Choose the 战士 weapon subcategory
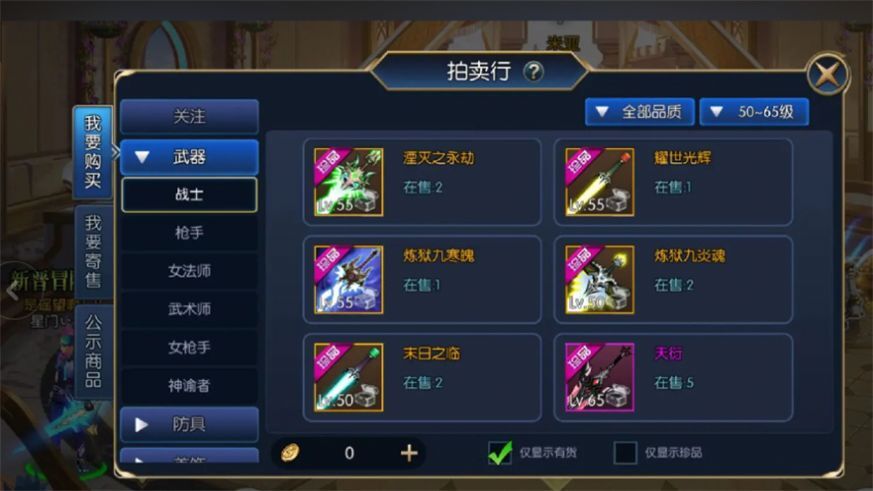The image size is (873, 491). [x=189, y=195]
